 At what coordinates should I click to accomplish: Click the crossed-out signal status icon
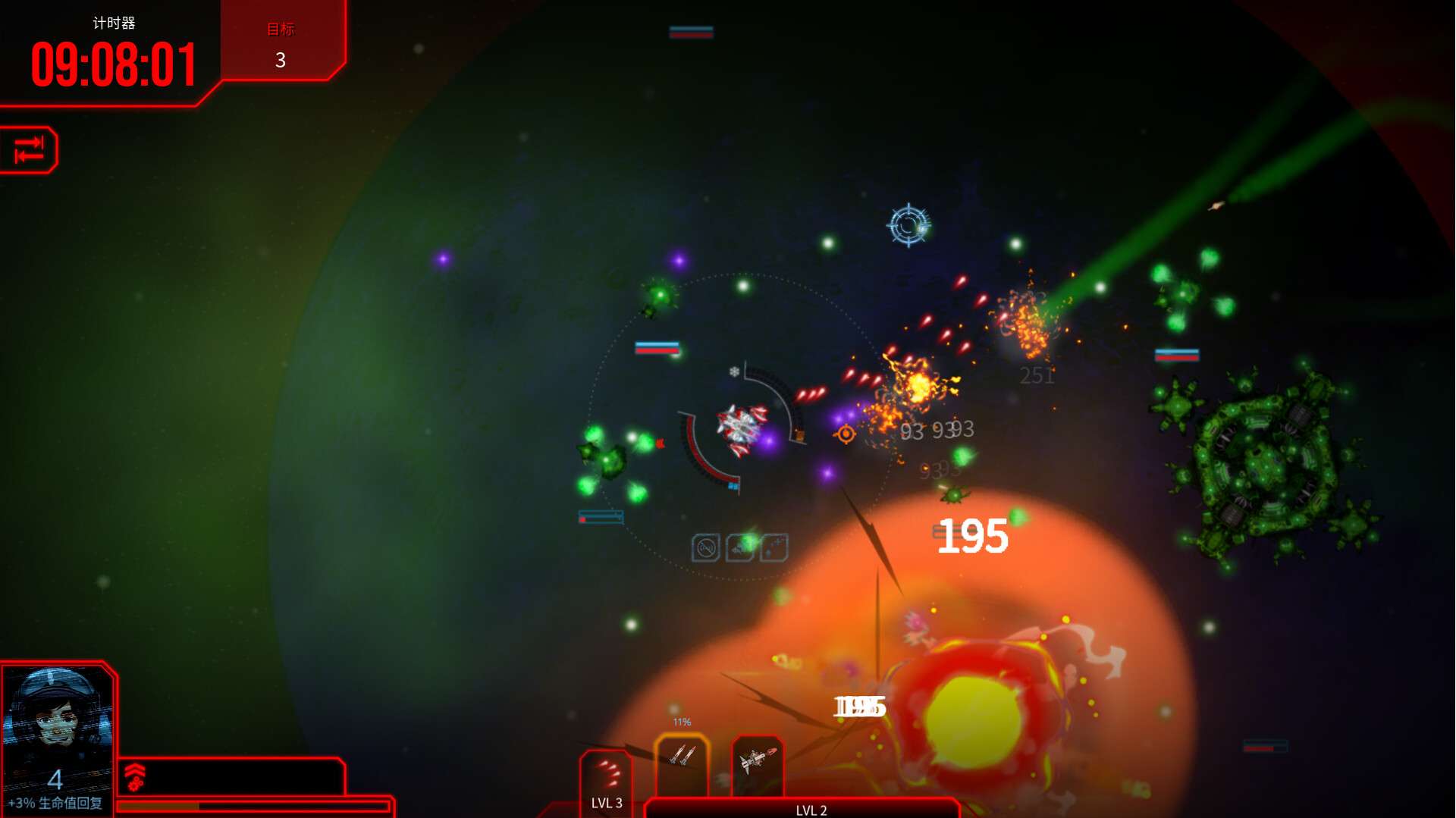pos(705,547)
